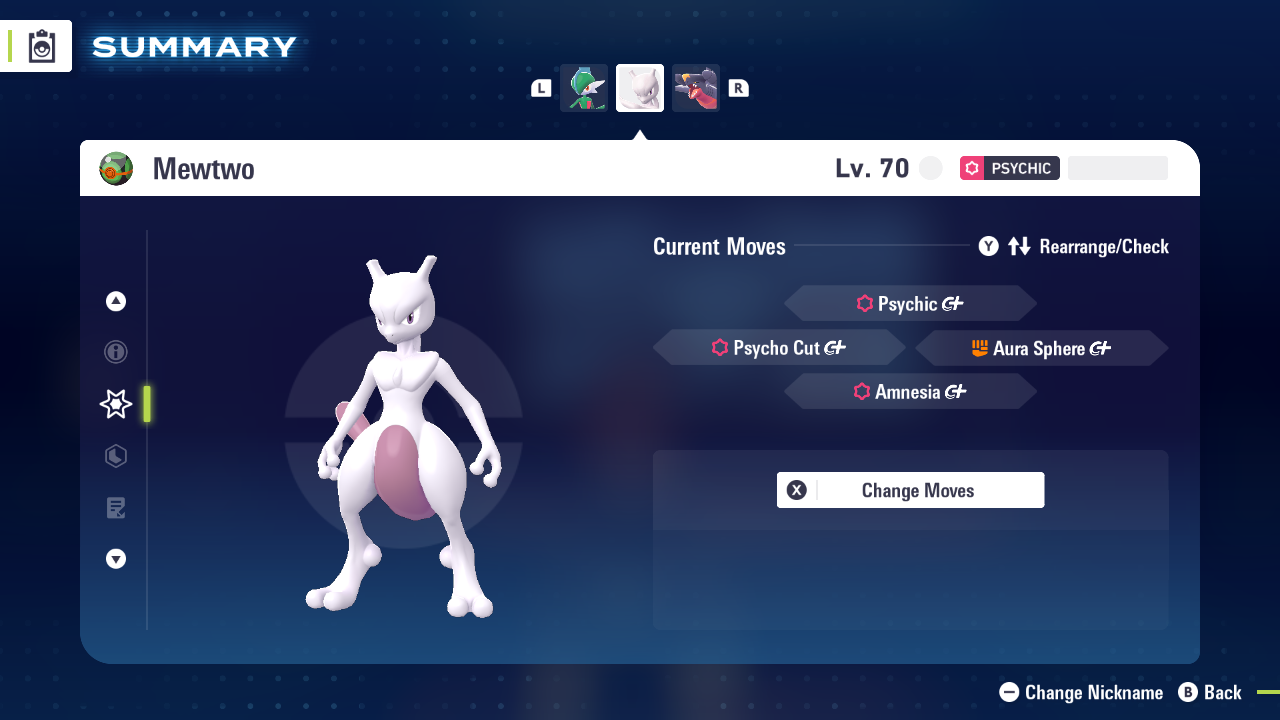Select the Psychic type badge
The height and width of the screenshot is (720, 1280).
[1009, 168]
